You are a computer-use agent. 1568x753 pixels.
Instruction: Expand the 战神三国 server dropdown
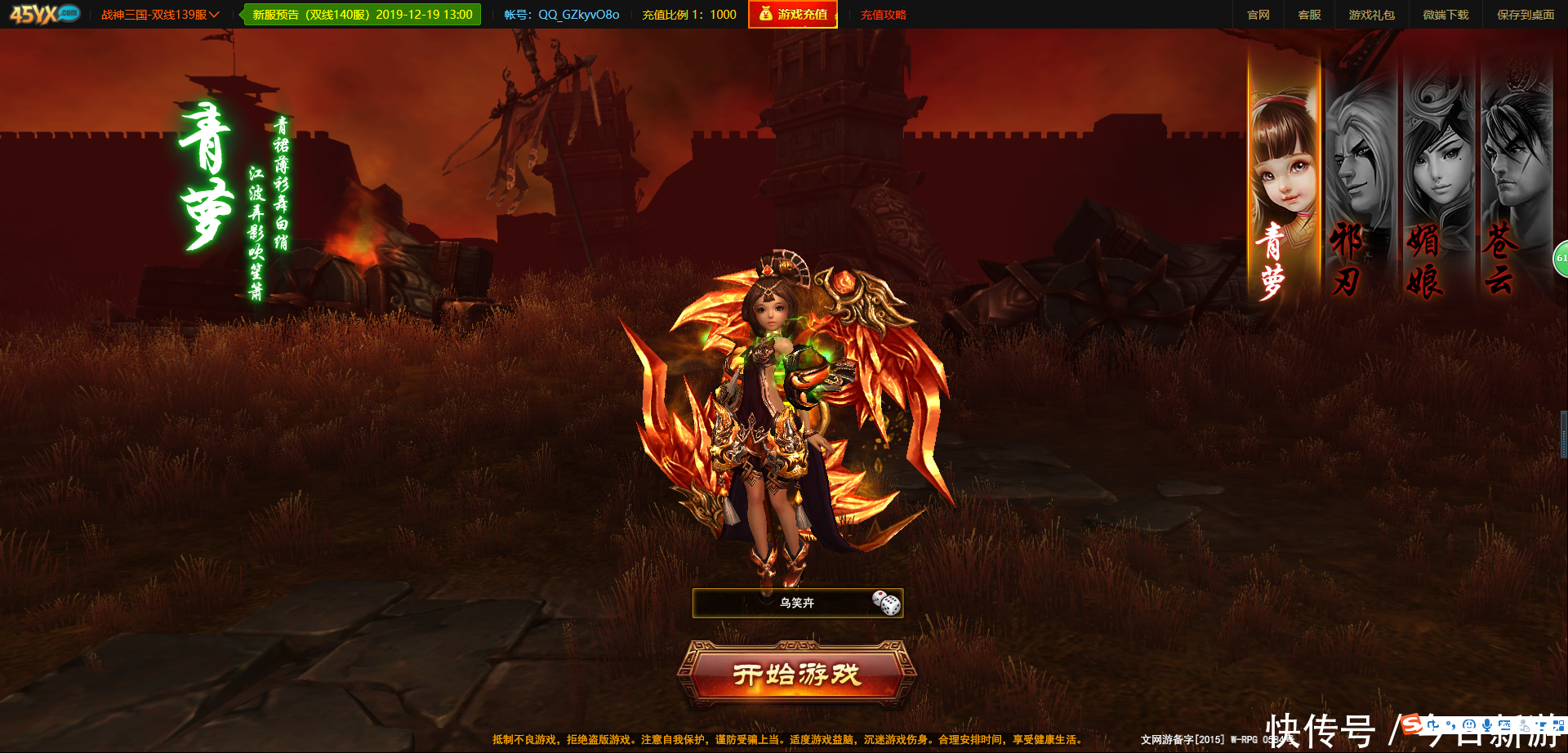[x=160, y=15]
